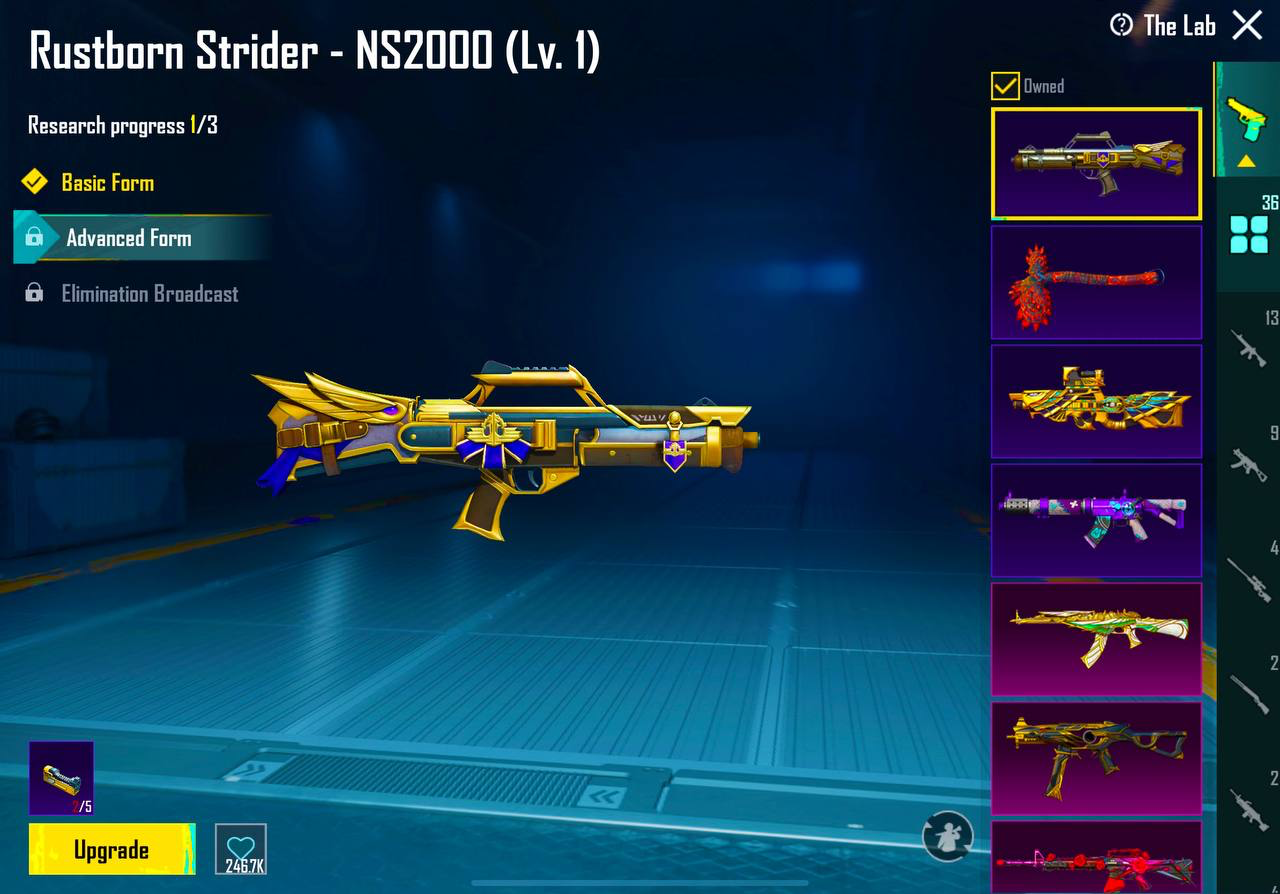Open The Lab help info

click(1121, 25)
